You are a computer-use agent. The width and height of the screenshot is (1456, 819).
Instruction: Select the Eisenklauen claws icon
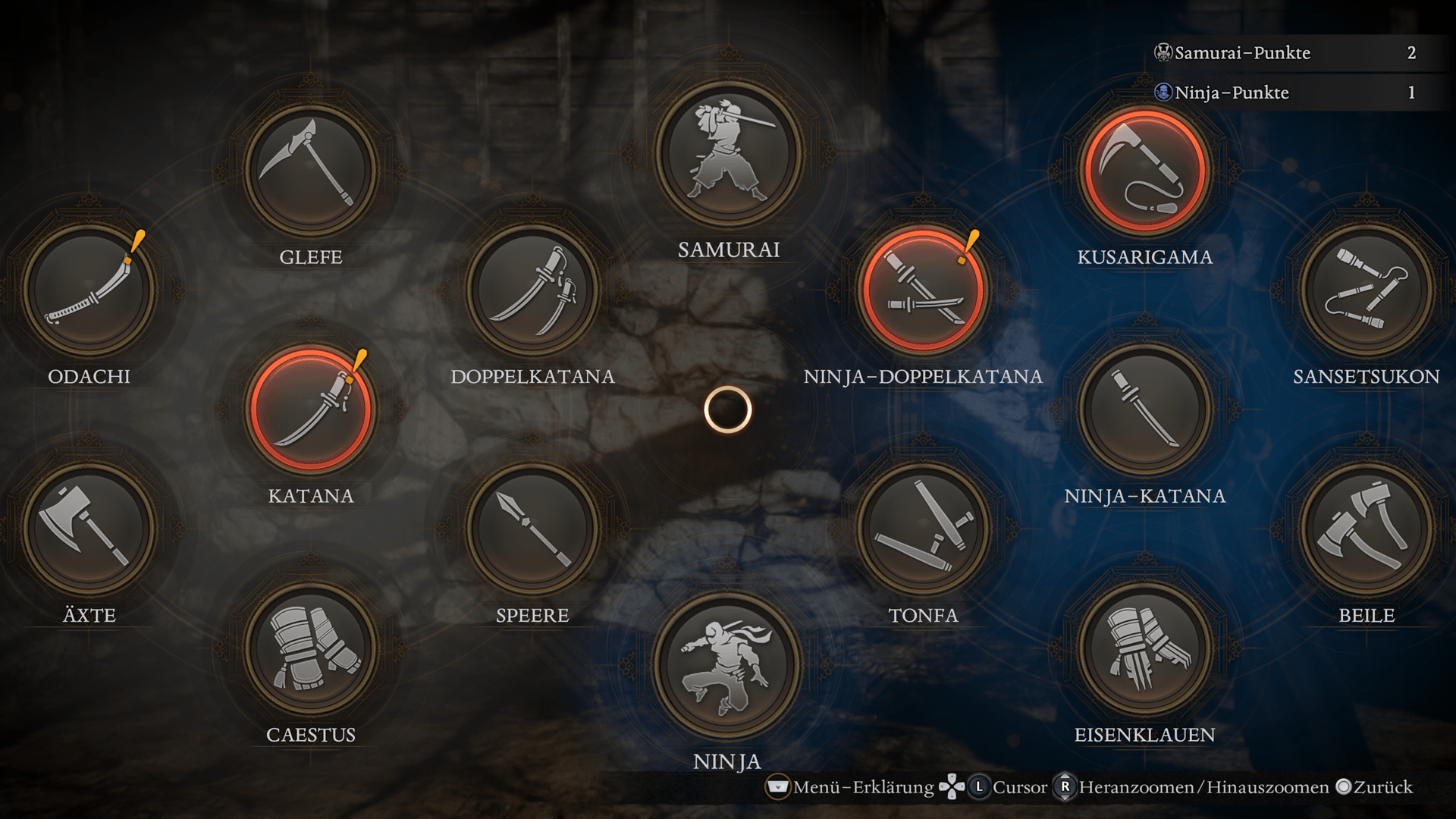tap(1145, 648)
